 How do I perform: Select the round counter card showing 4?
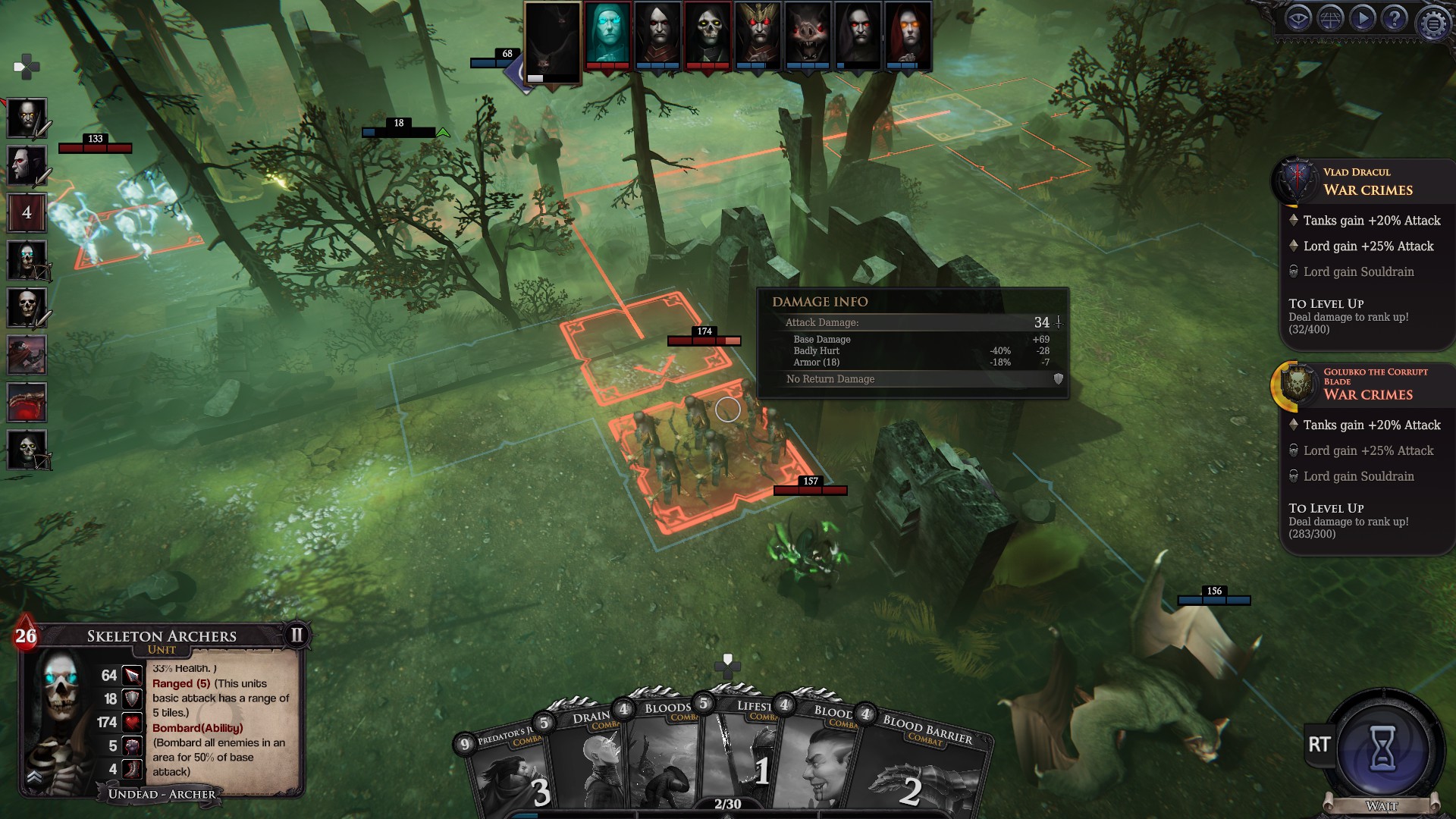point(27,213)
